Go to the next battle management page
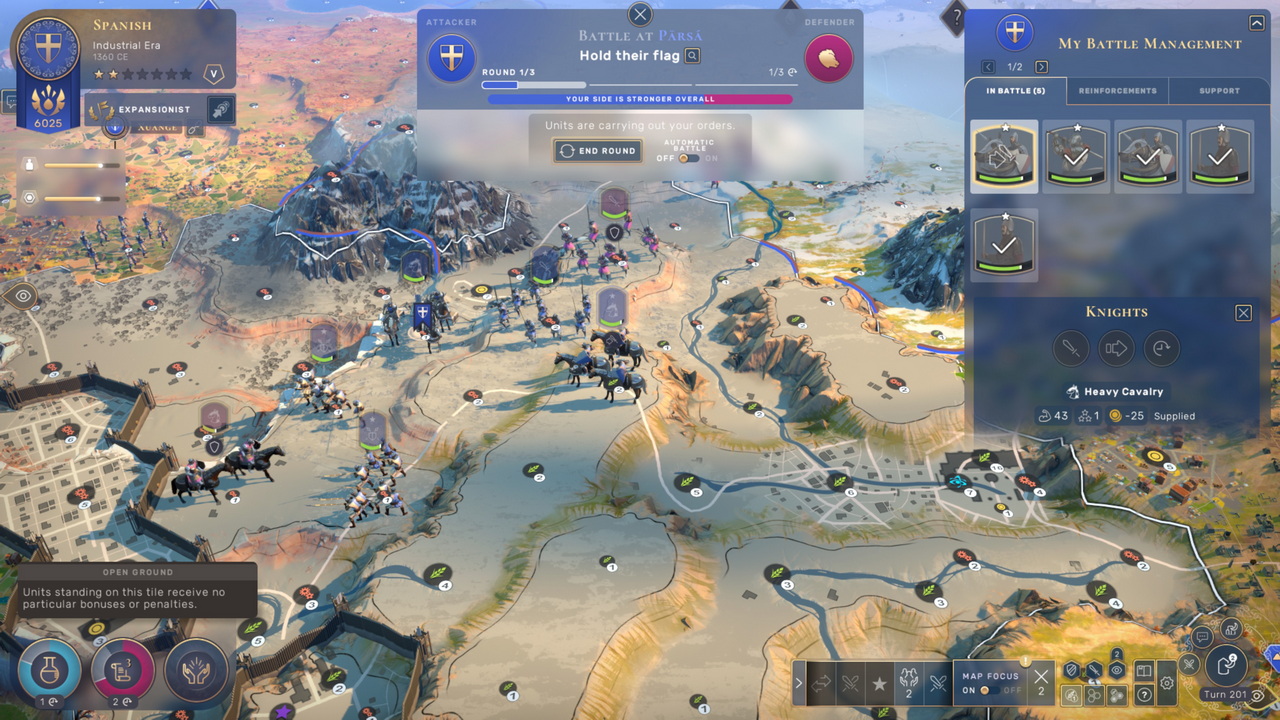This screenshot has width=1280, height=720. (x=1041, y=67)
